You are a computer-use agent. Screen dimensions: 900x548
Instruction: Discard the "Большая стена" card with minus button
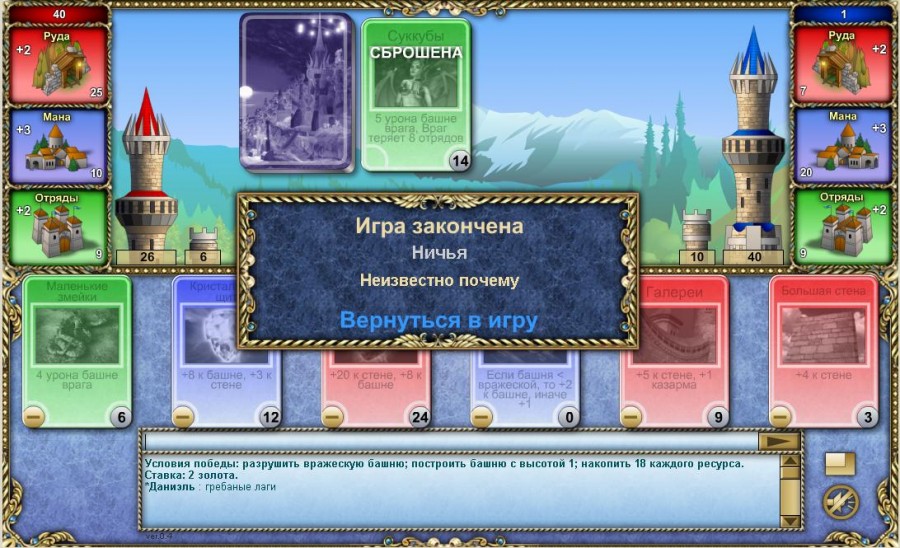point(780,416)
